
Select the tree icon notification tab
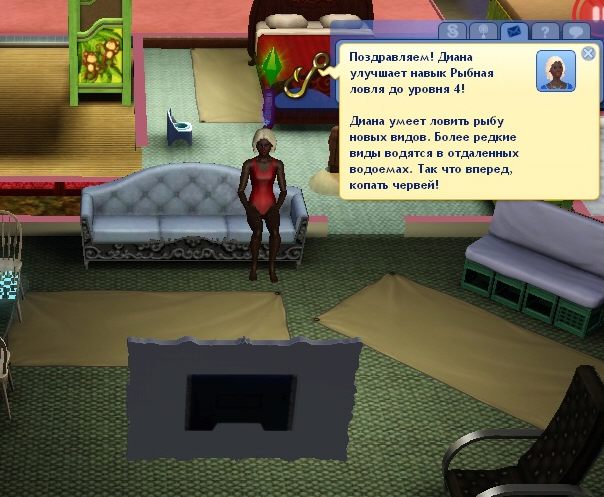click(485, 32)
